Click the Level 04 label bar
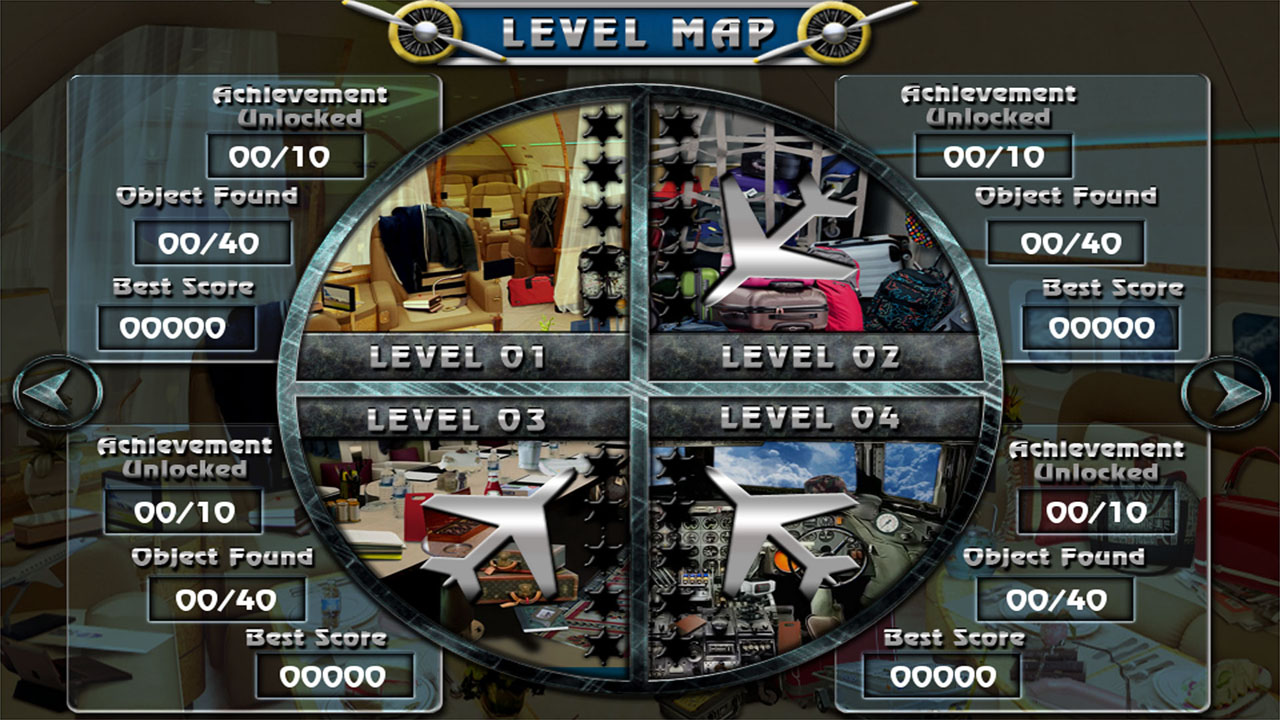This screenshot has height=720, width=1280. tap(812, 418)
